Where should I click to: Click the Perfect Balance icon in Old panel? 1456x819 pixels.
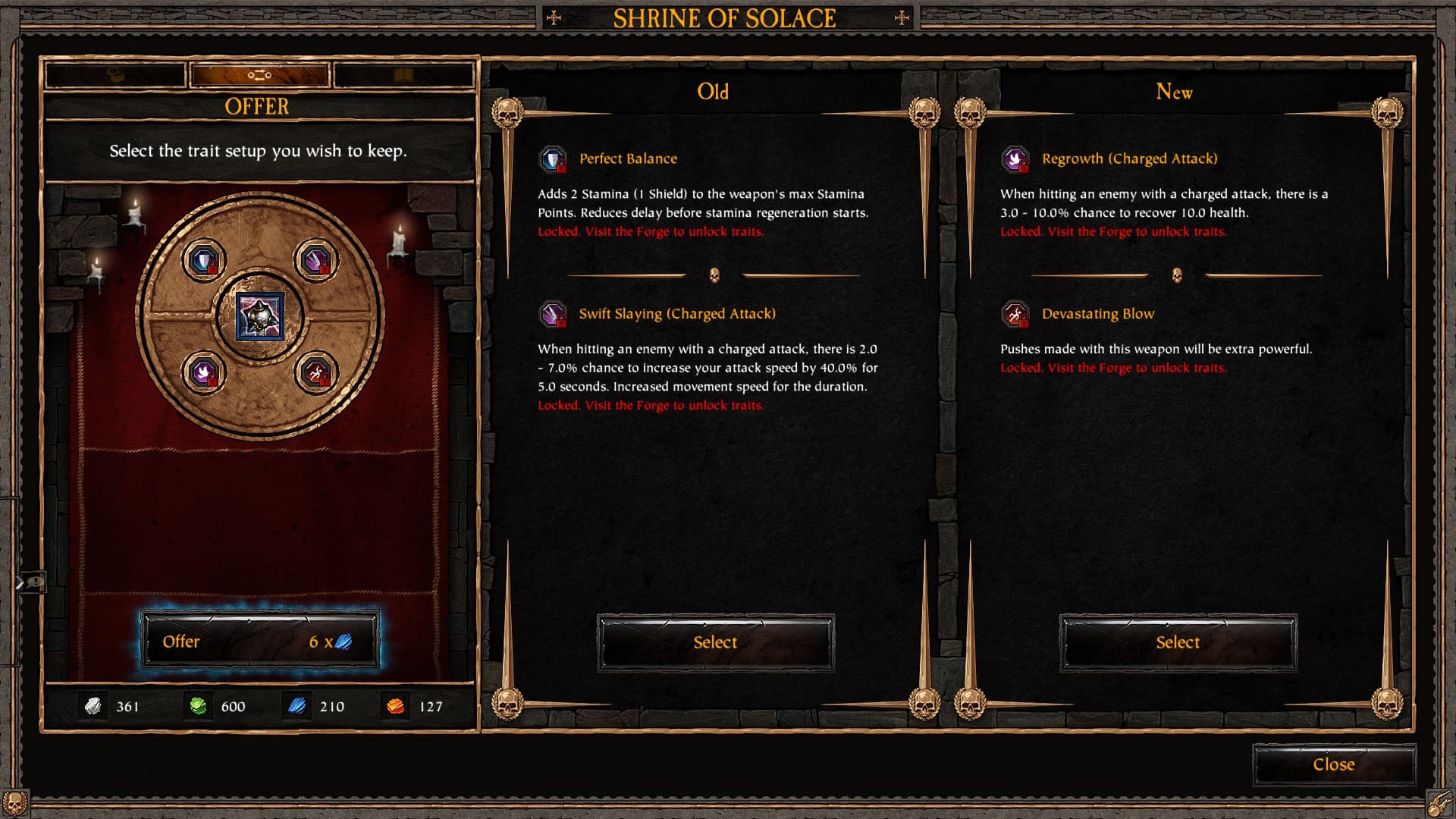tap(553, 159)
